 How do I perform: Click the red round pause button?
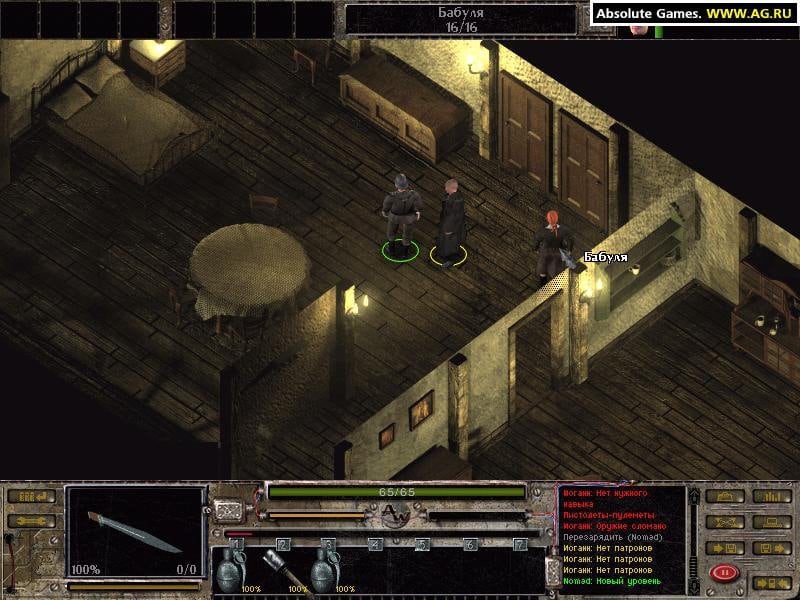pyautogui.click(x=723, y=573)
